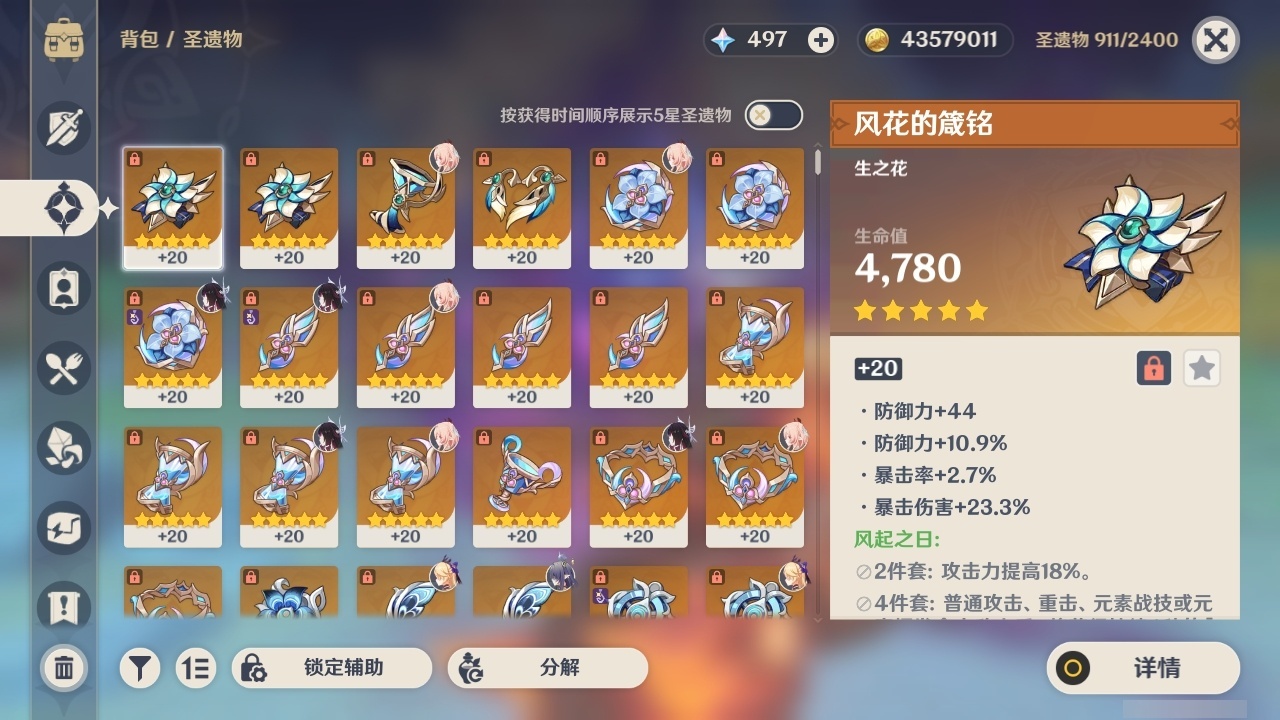Unlock the selected artifact via the red lock

(1152, 368)
